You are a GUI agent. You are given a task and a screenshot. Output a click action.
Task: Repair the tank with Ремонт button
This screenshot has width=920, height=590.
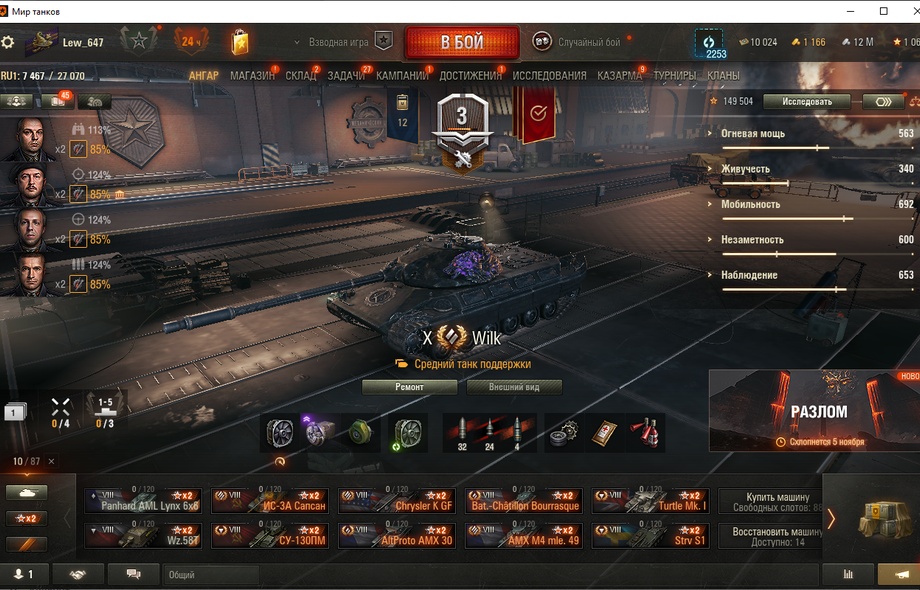coord(409,387)
